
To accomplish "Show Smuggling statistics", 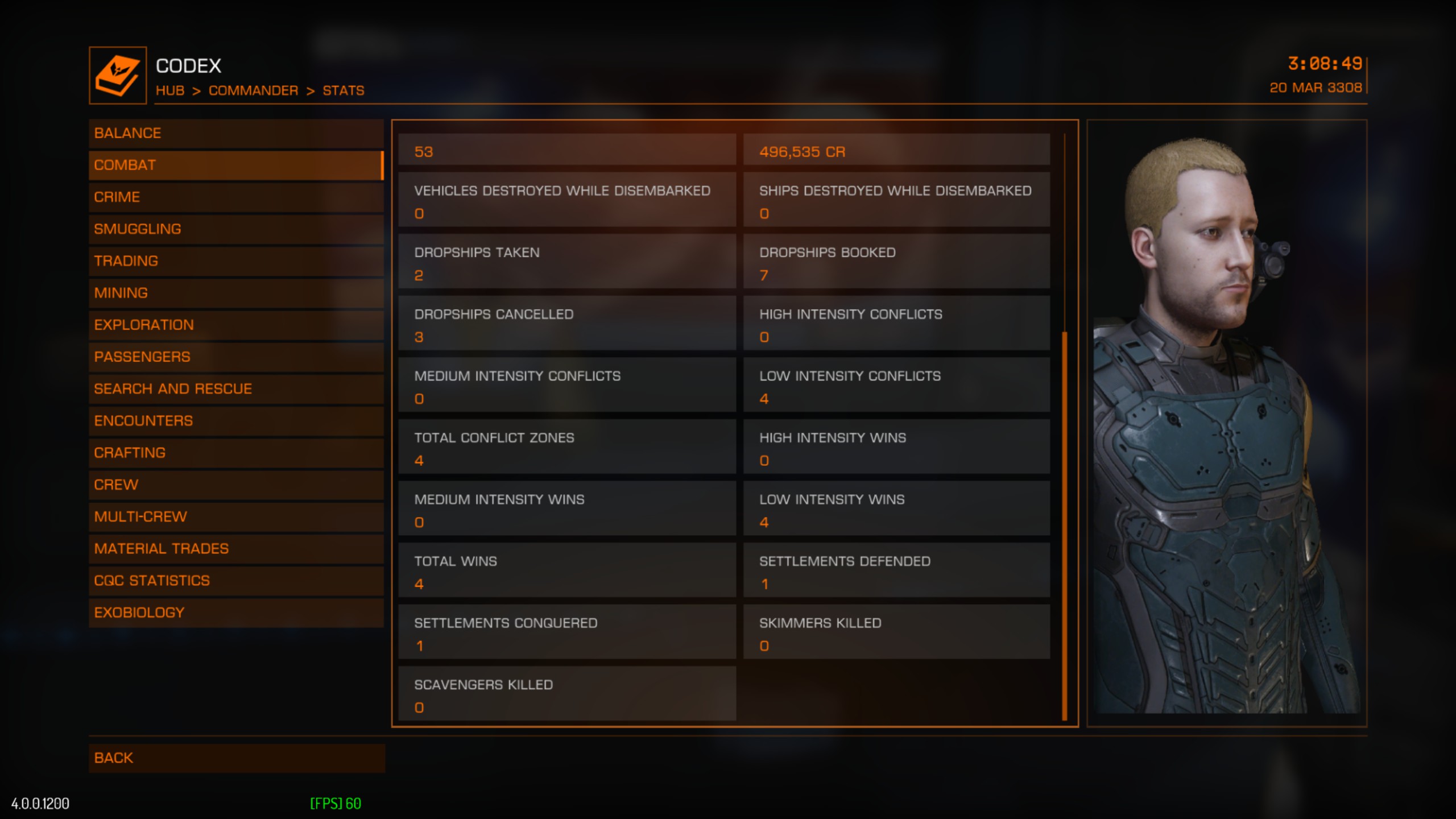I will (235, 229).
